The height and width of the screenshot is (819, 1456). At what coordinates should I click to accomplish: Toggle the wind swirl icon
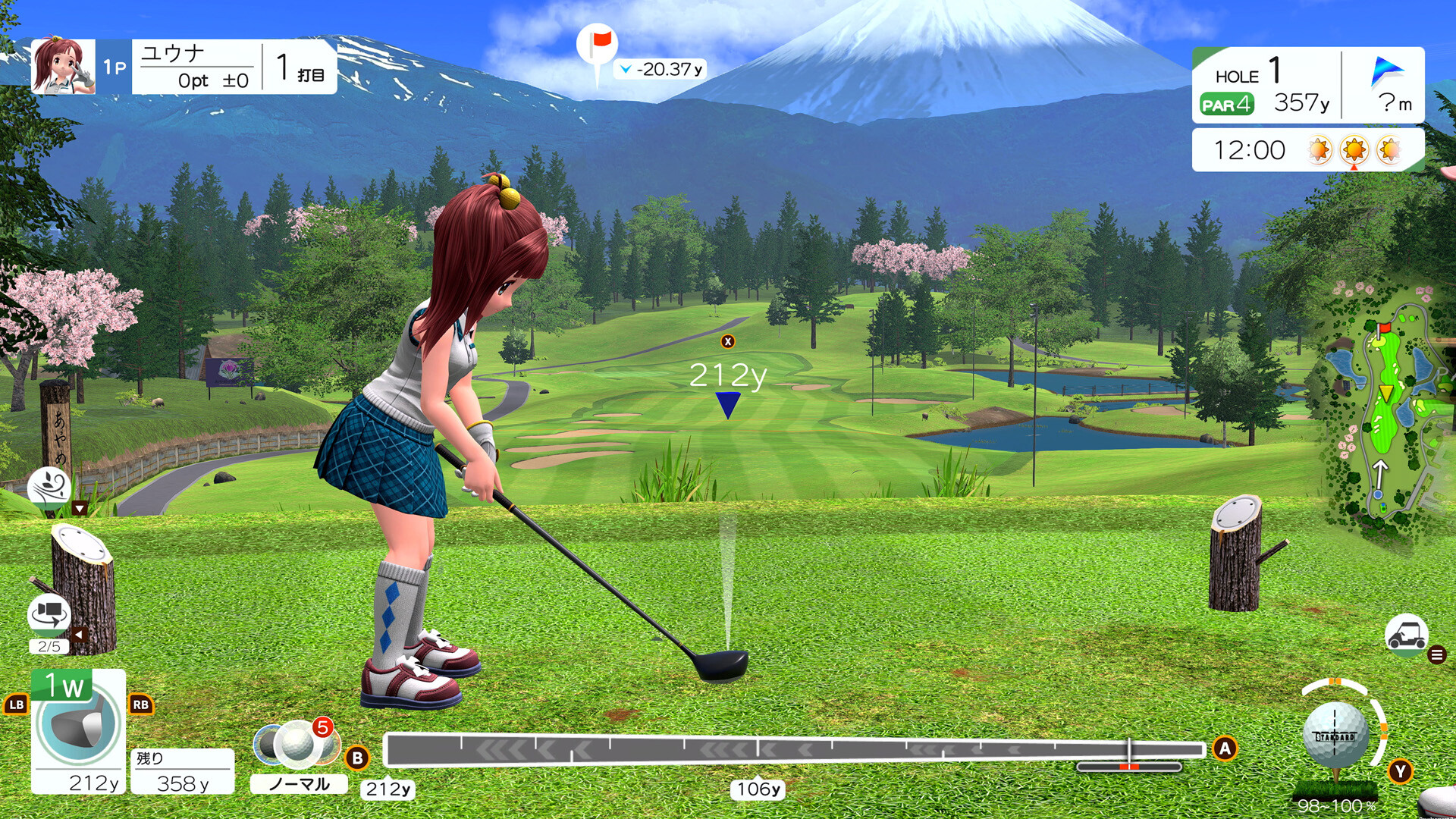click(x=49, y=486)
